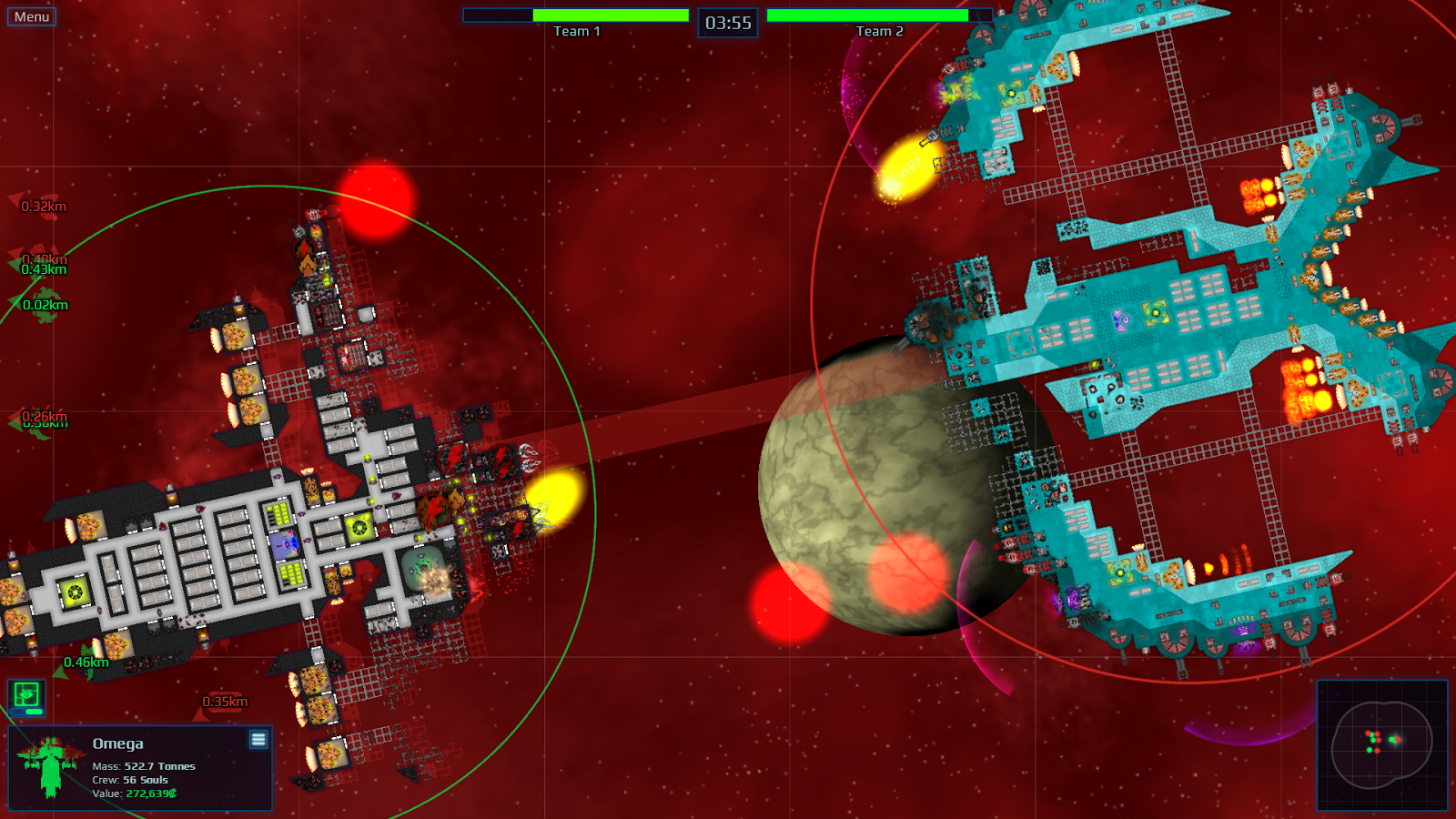Click the 0.46km green indicator arrow
Image resolution: width=1456 pixels, height=819 pixels.
coord(60,673)
